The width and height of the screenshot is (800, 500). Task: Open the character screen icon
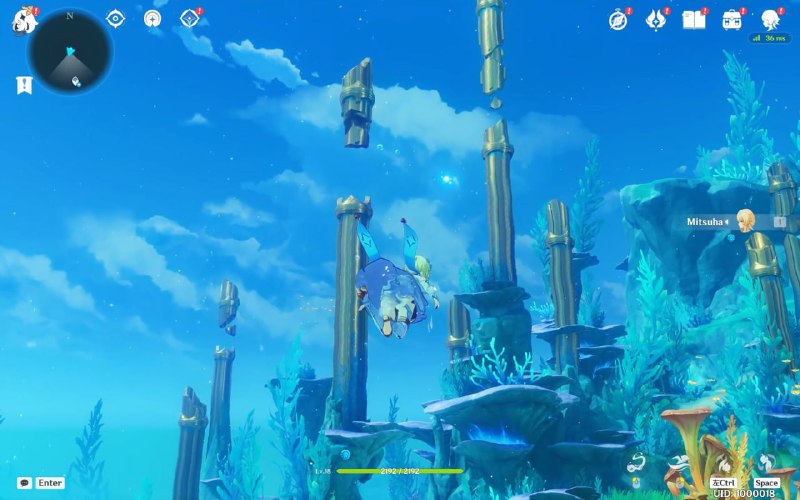[x=770, y=20]
